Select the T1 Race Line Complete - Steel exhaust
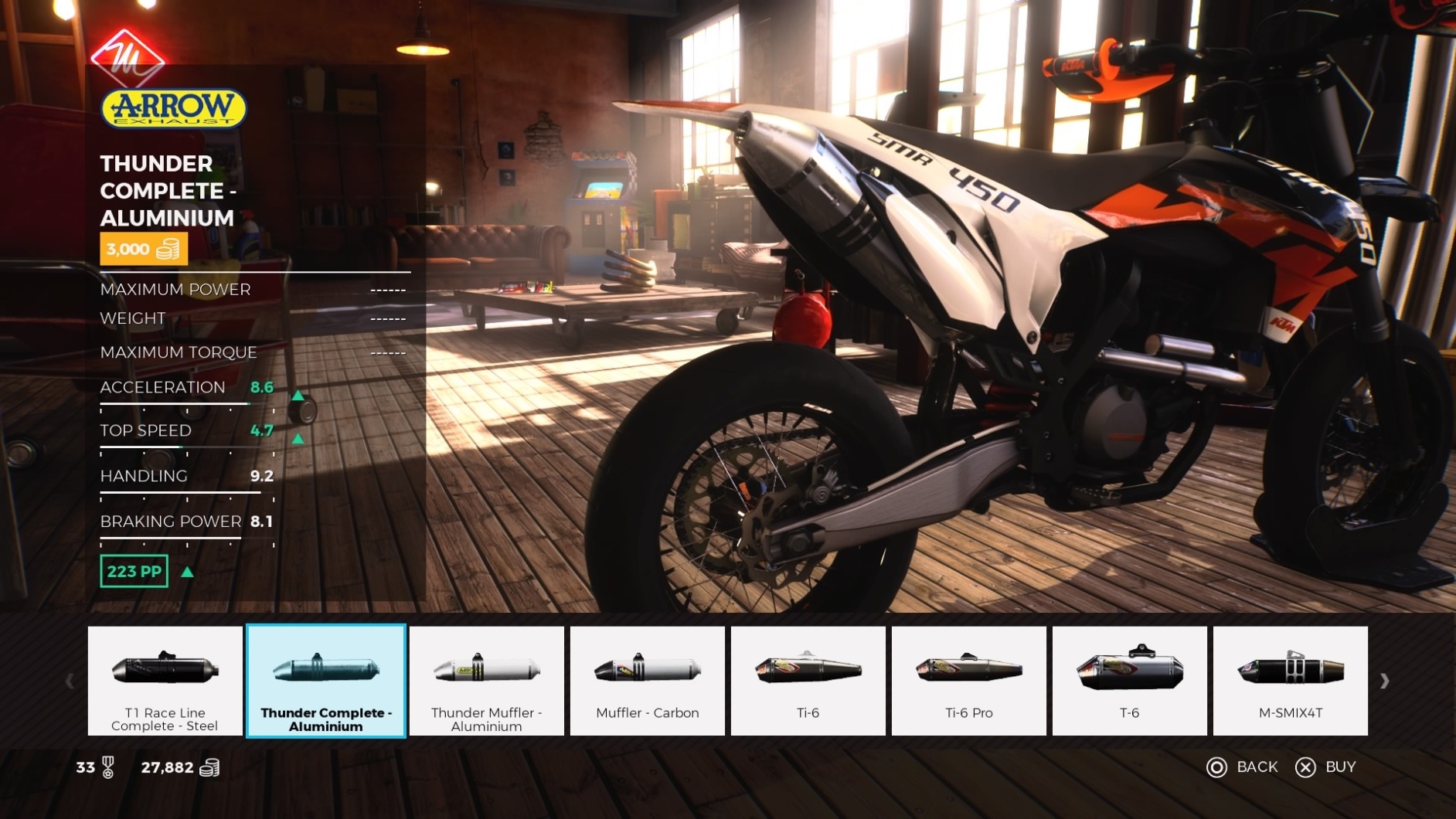Screen dimensions: 1456x819 165,680
